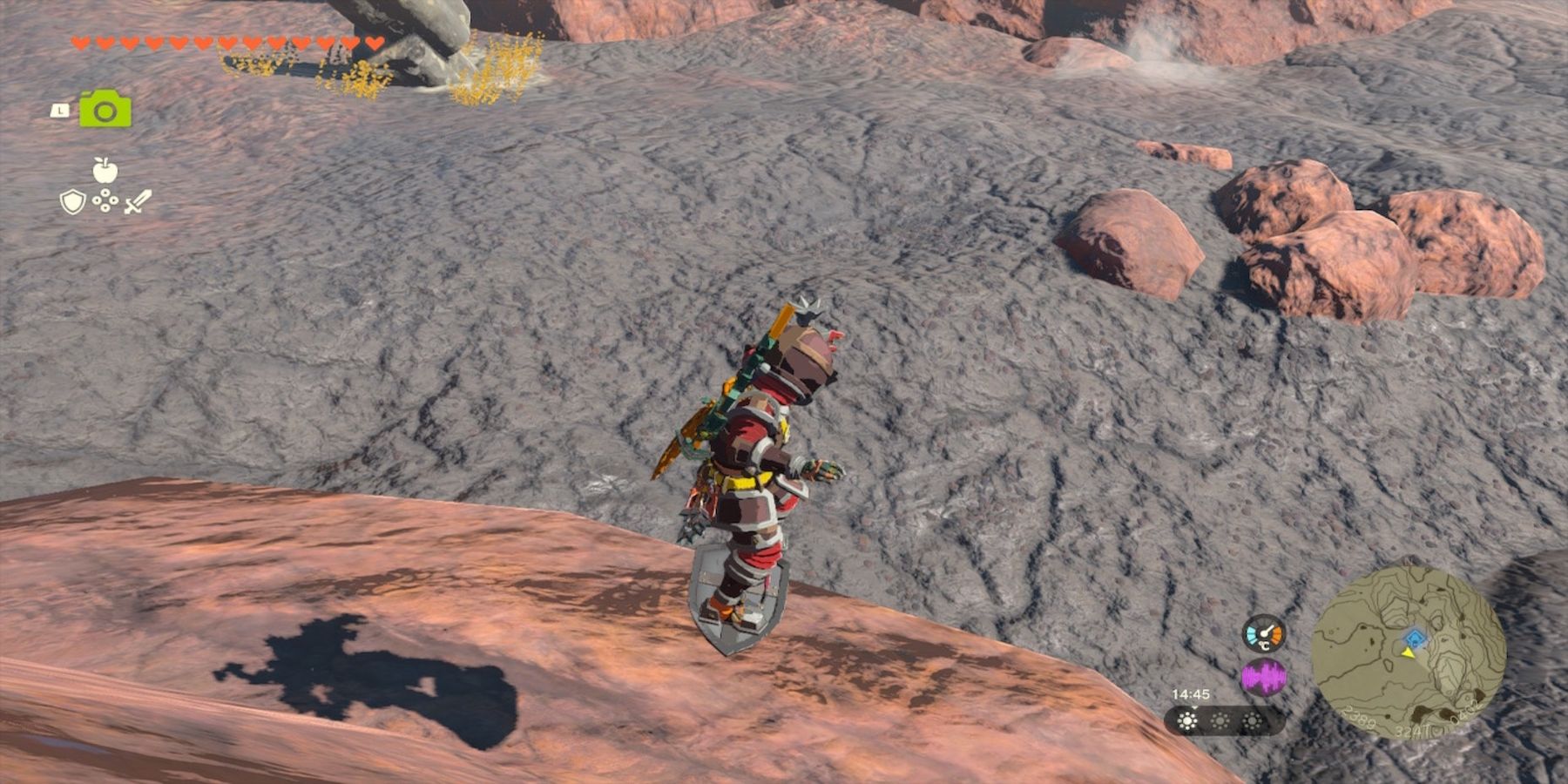
Task: Open the apple item quick-menu icon
Action: [105, 170]
